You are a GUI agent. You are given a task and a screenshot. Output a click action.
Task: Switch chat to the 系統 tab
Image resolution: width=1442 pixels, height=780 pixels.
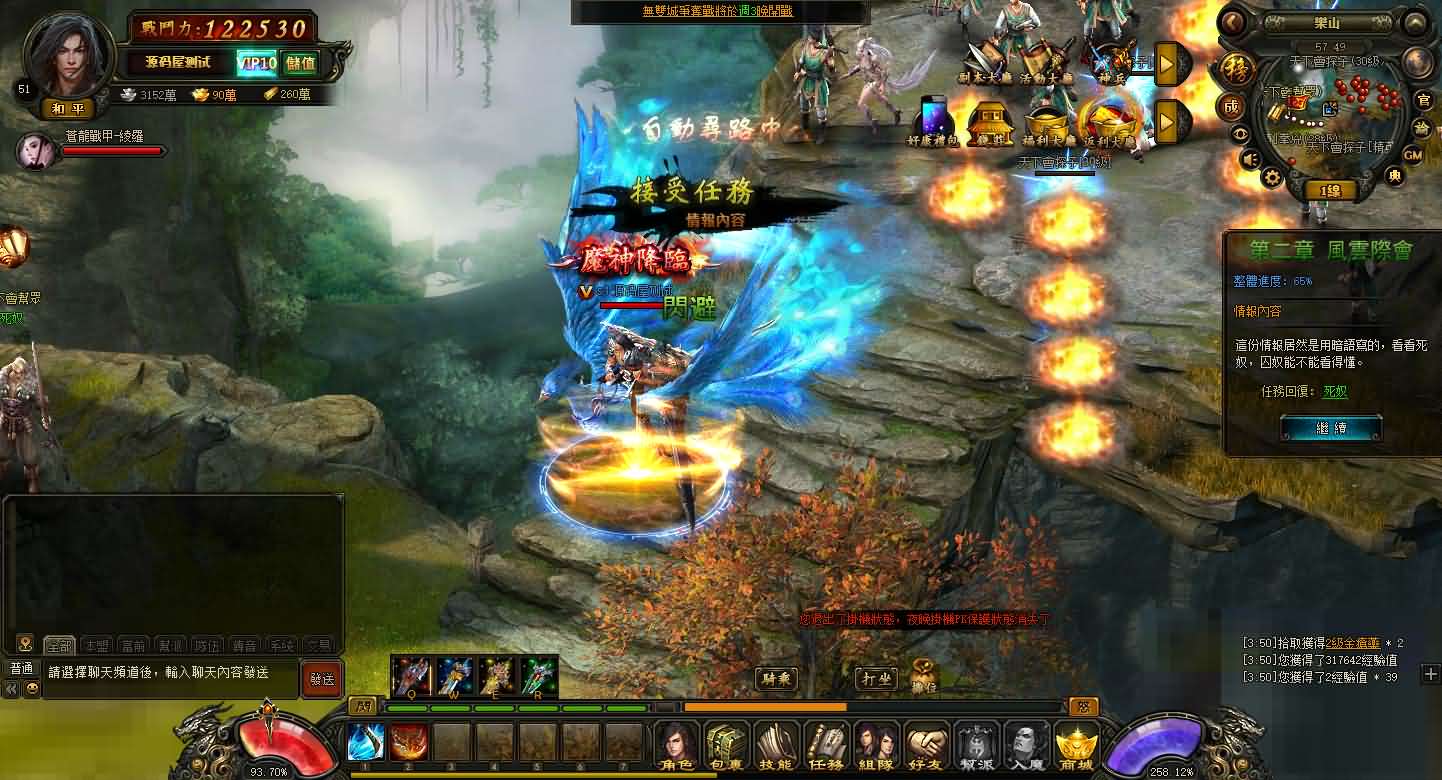[x=280, y=645]
